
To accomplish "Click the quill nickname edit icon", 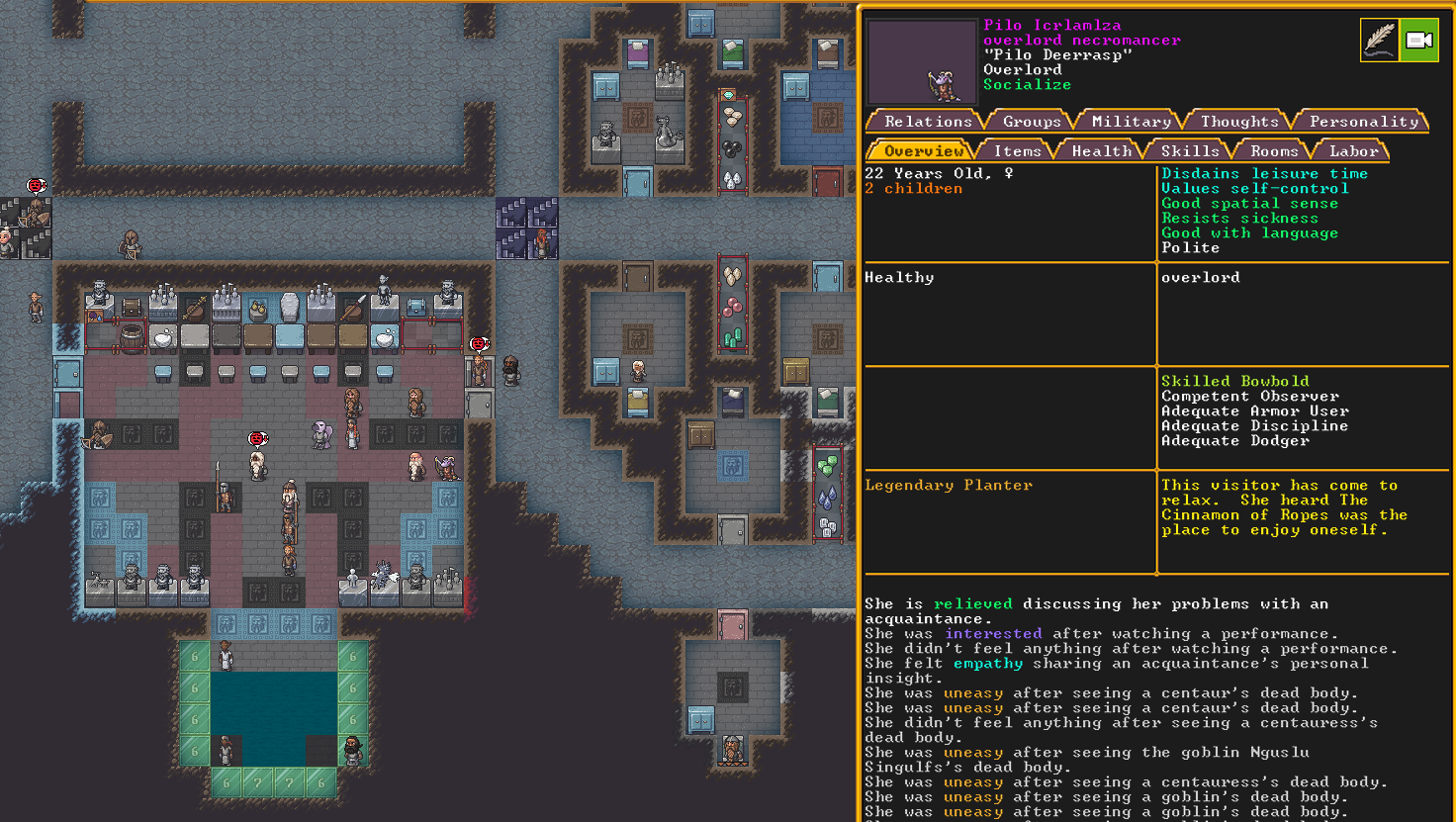I will (1380, 41).
